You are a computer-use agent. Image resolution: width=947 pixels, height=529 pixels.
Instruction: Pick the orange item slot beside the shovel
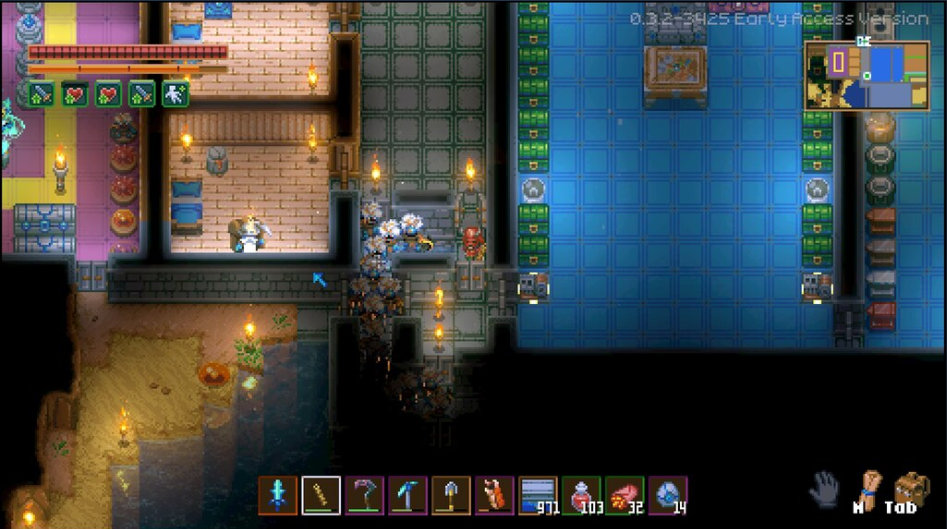point(495,495)
